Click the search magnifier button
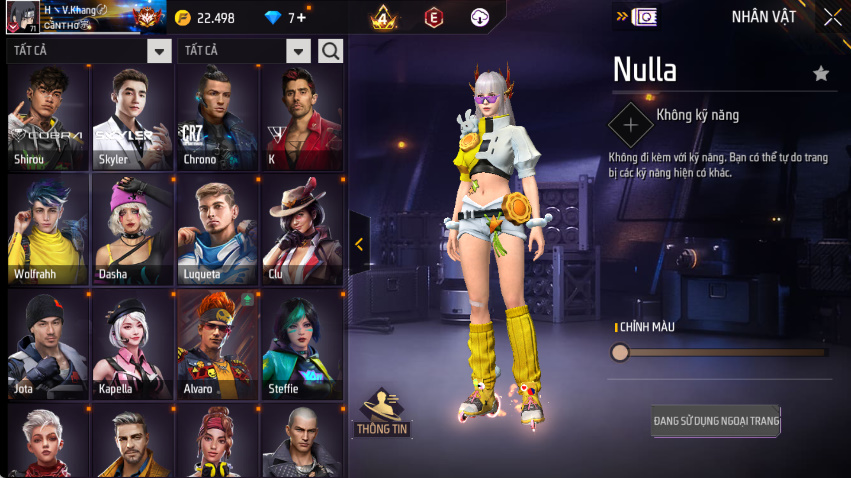 pos(330,50)
